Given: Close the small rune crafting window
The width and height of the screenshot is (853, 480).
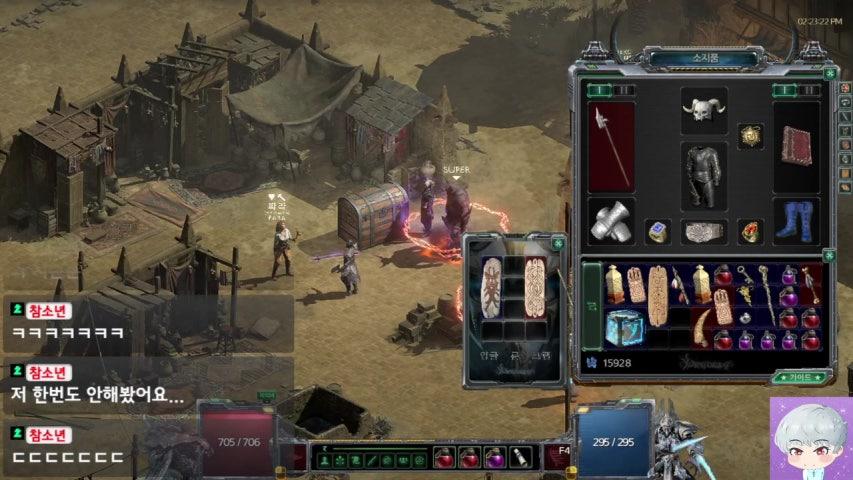Looking at the screenshot, I should [x=559, y=243].
